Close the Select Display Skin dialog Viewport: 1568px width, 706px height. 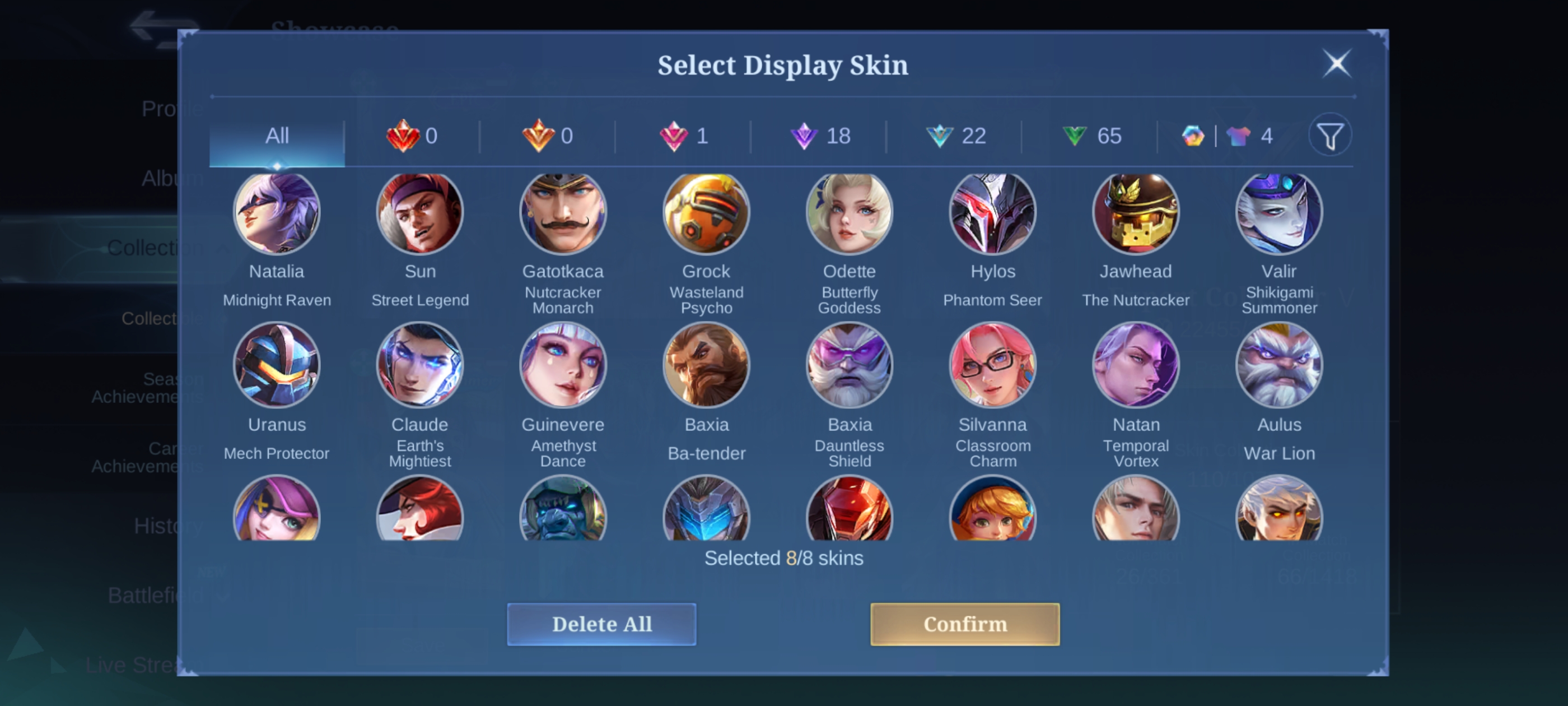click(x=1337, y=63)
